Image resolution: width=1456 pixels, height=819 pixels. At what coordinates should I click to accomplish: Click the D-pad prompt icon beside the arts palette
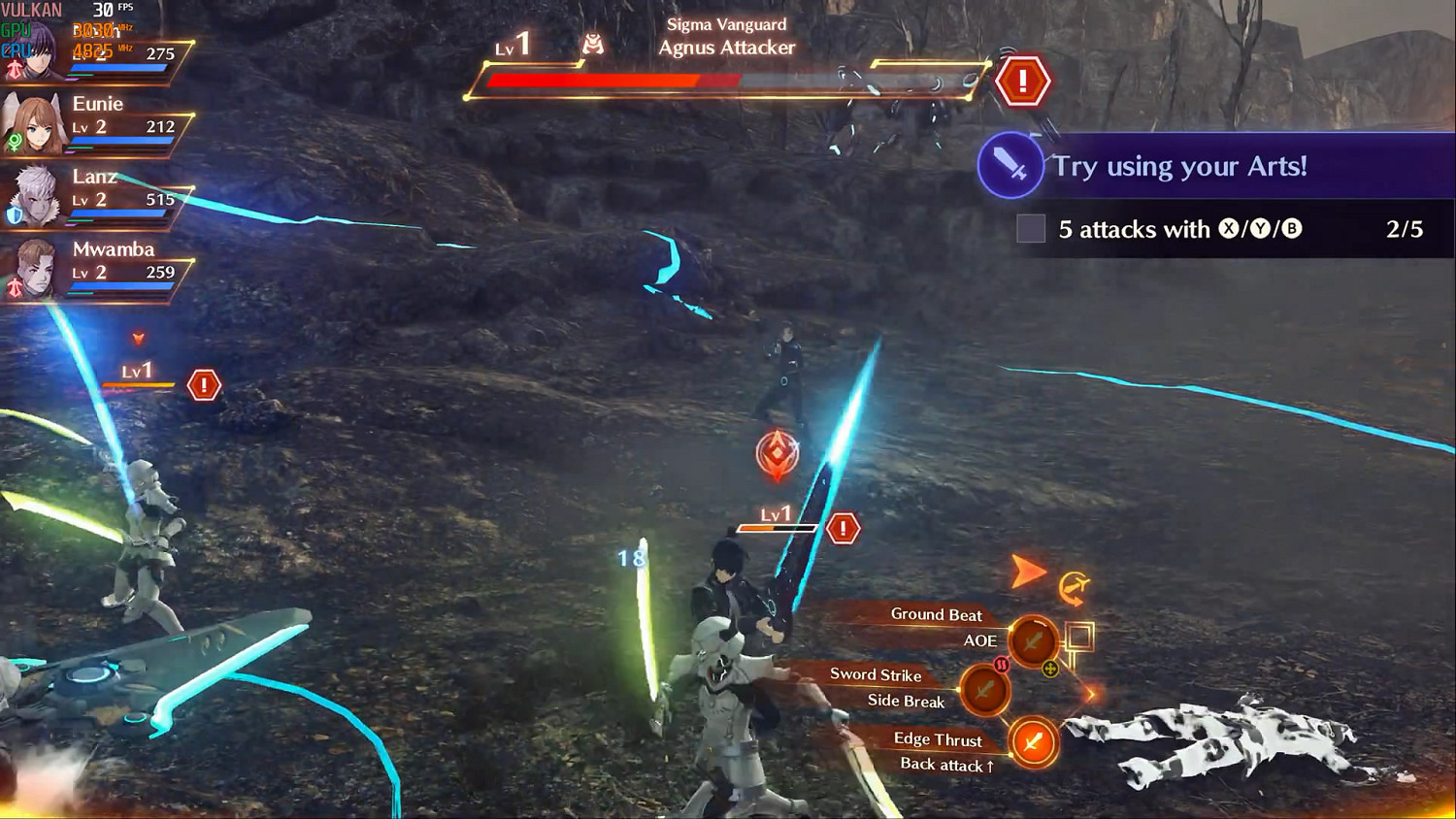pos(1076,590)
